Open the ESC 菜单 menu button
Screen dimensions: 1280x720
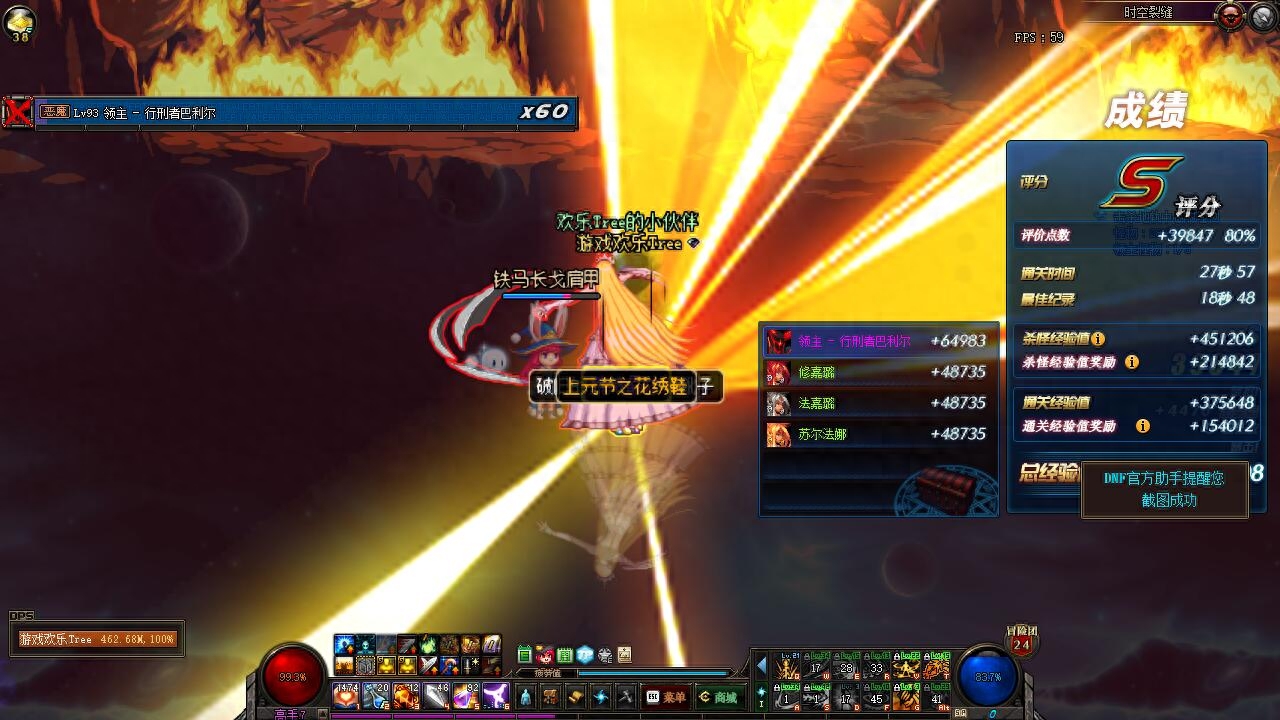pyautogui.click(x=667, y=697)
